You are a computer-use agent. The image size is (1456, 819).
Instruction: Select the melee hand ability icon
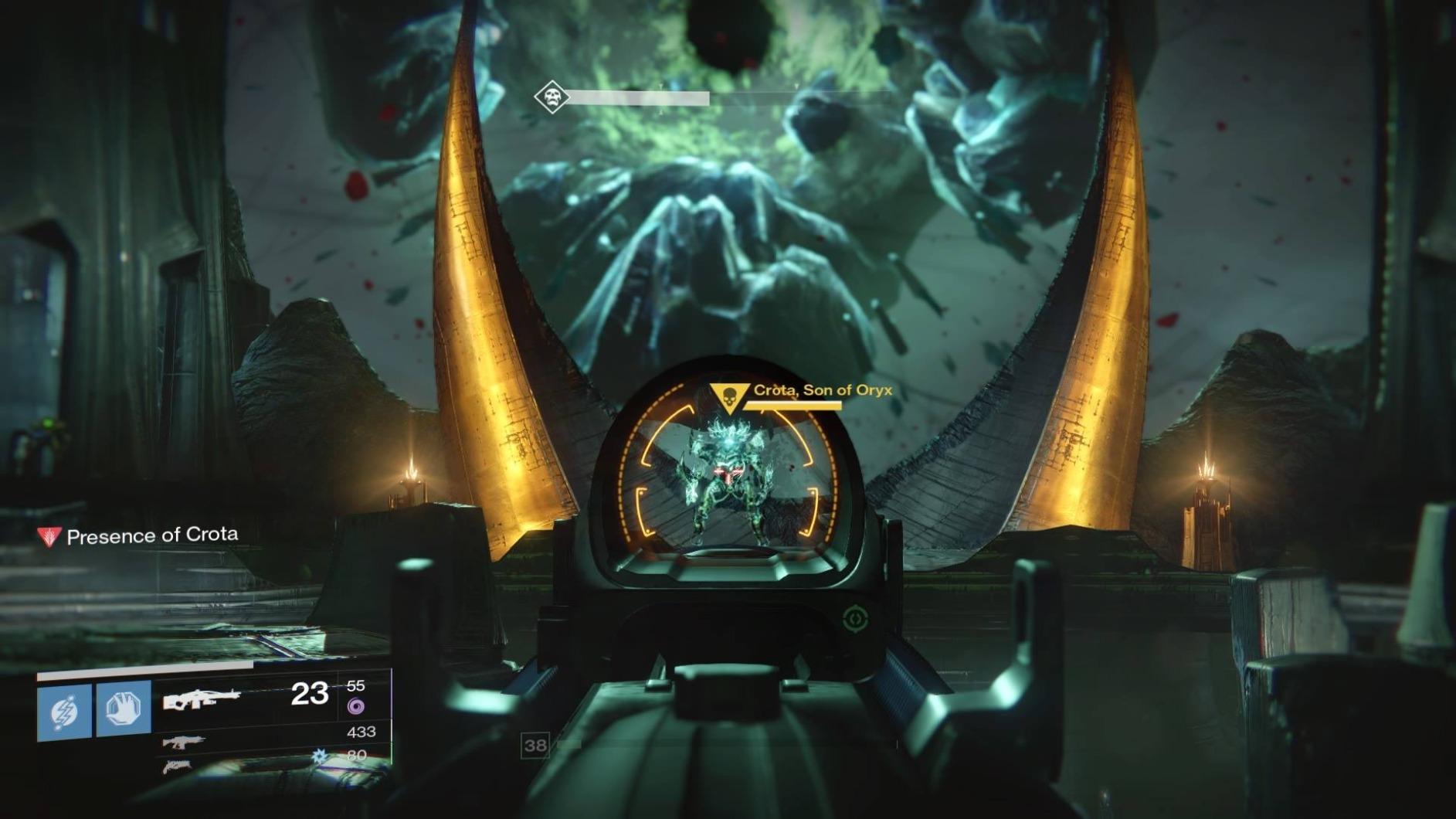click(124, 709)
